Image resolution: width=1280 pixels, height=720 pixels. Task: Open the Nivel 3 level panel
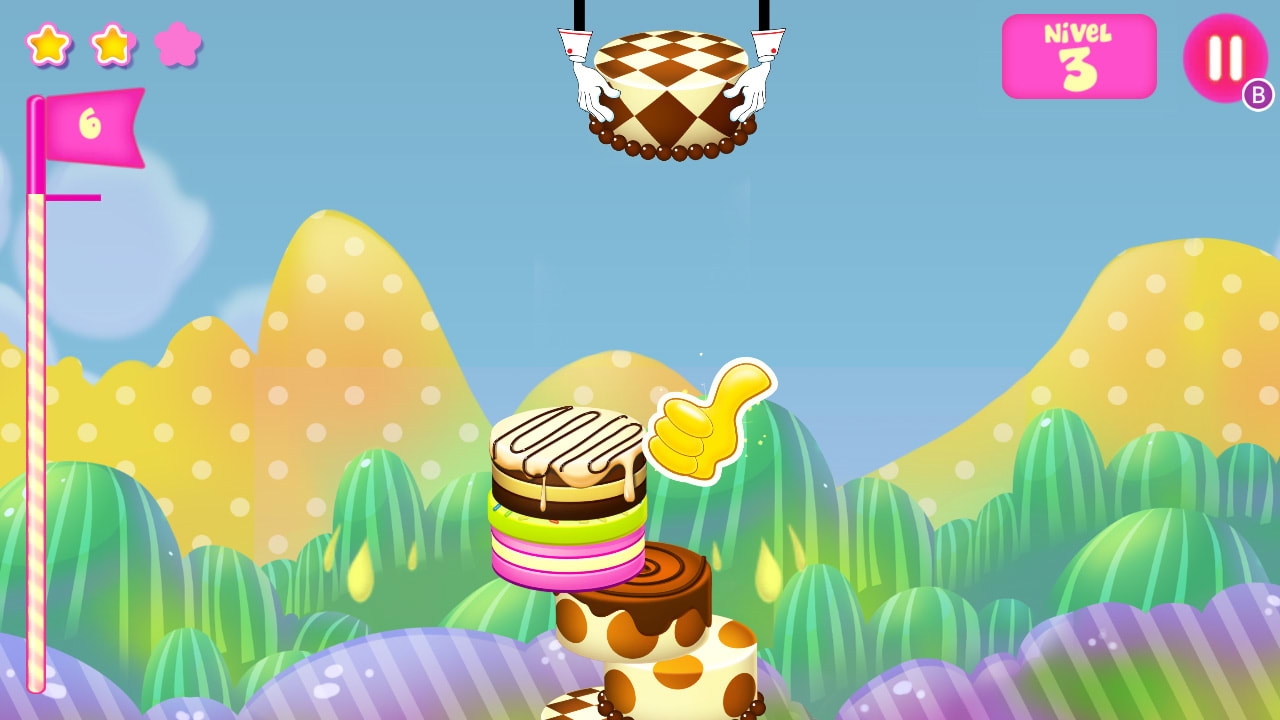(x=1079, y=56)
